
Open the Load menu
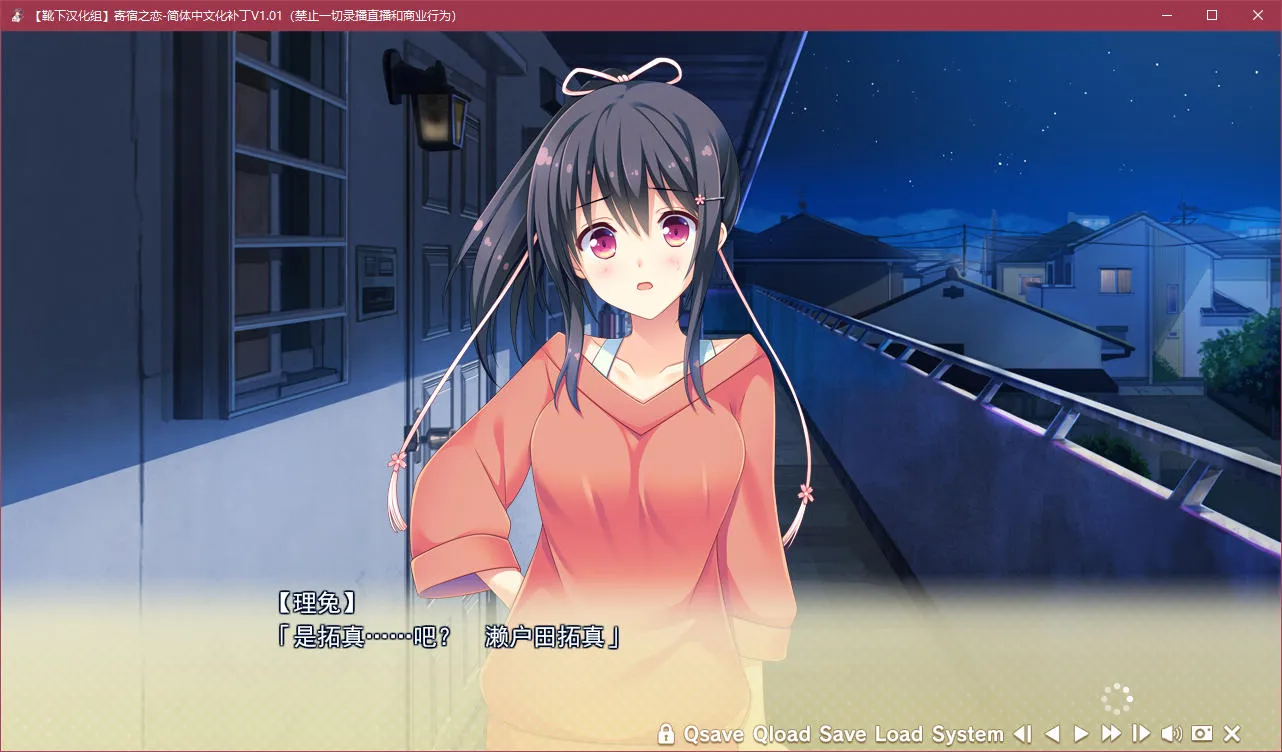pos(899,734)
